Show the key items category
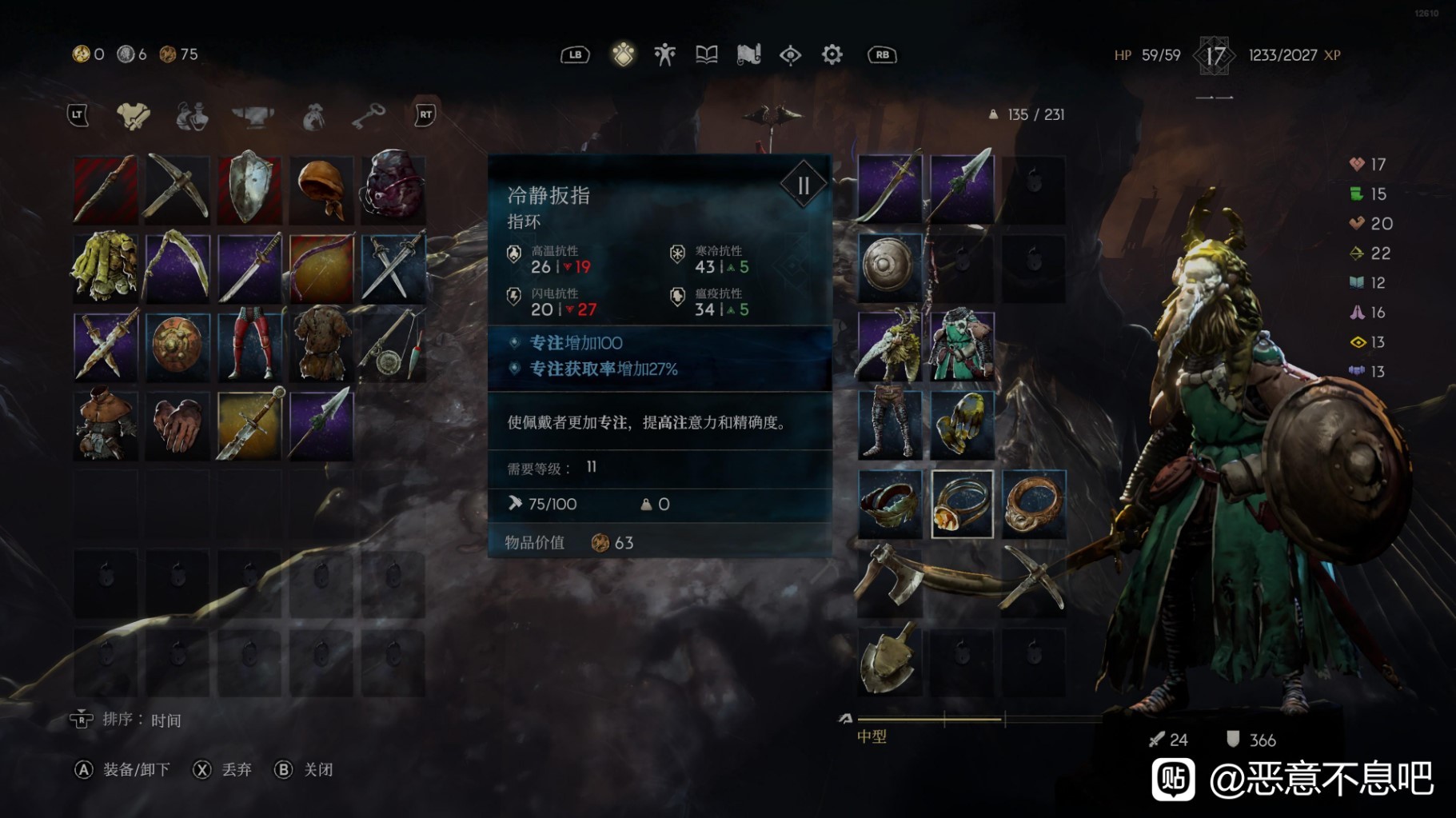 click(368, 116)
